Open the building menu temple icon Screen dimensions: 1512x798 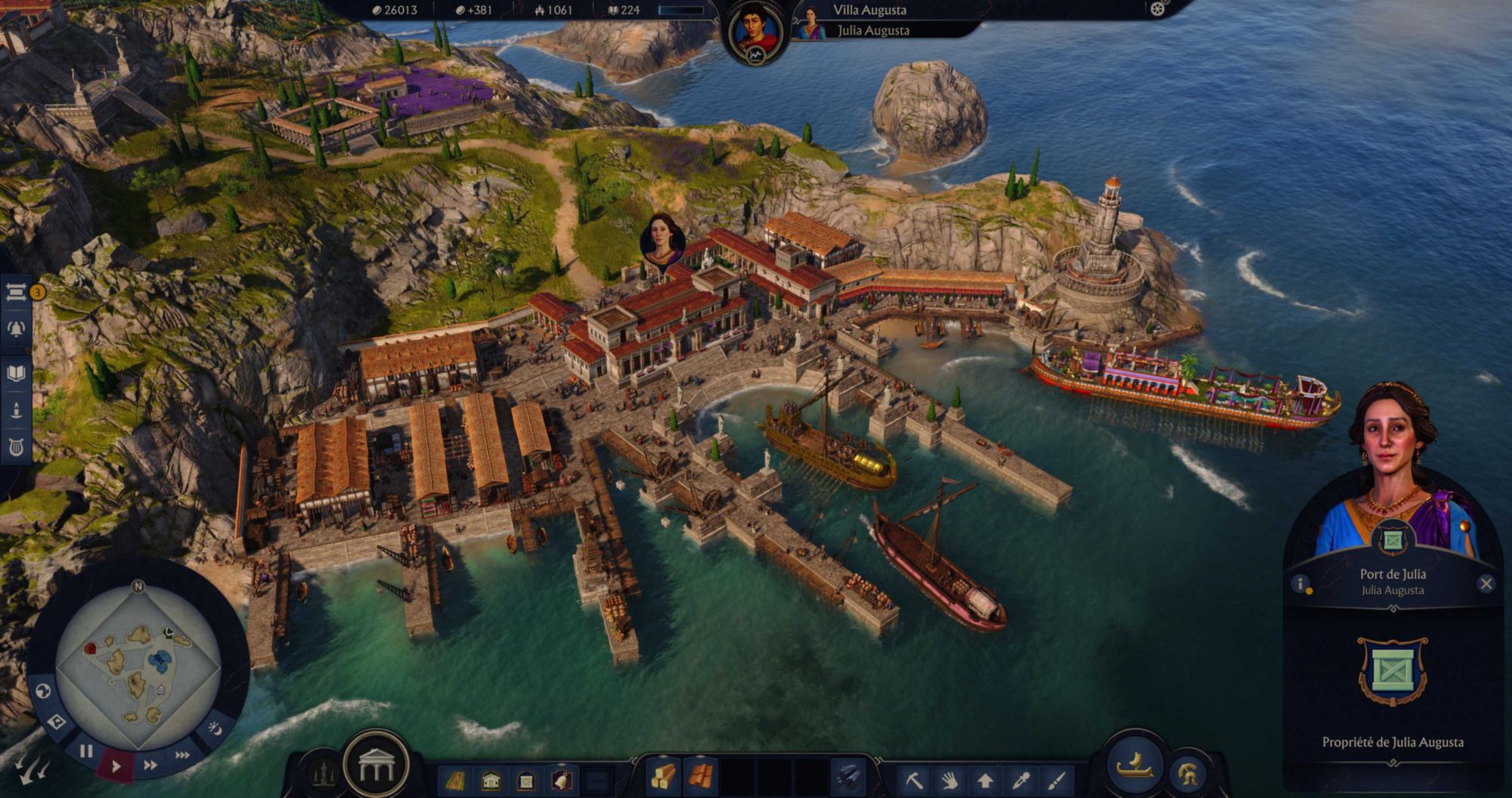(x=376, y=767)
